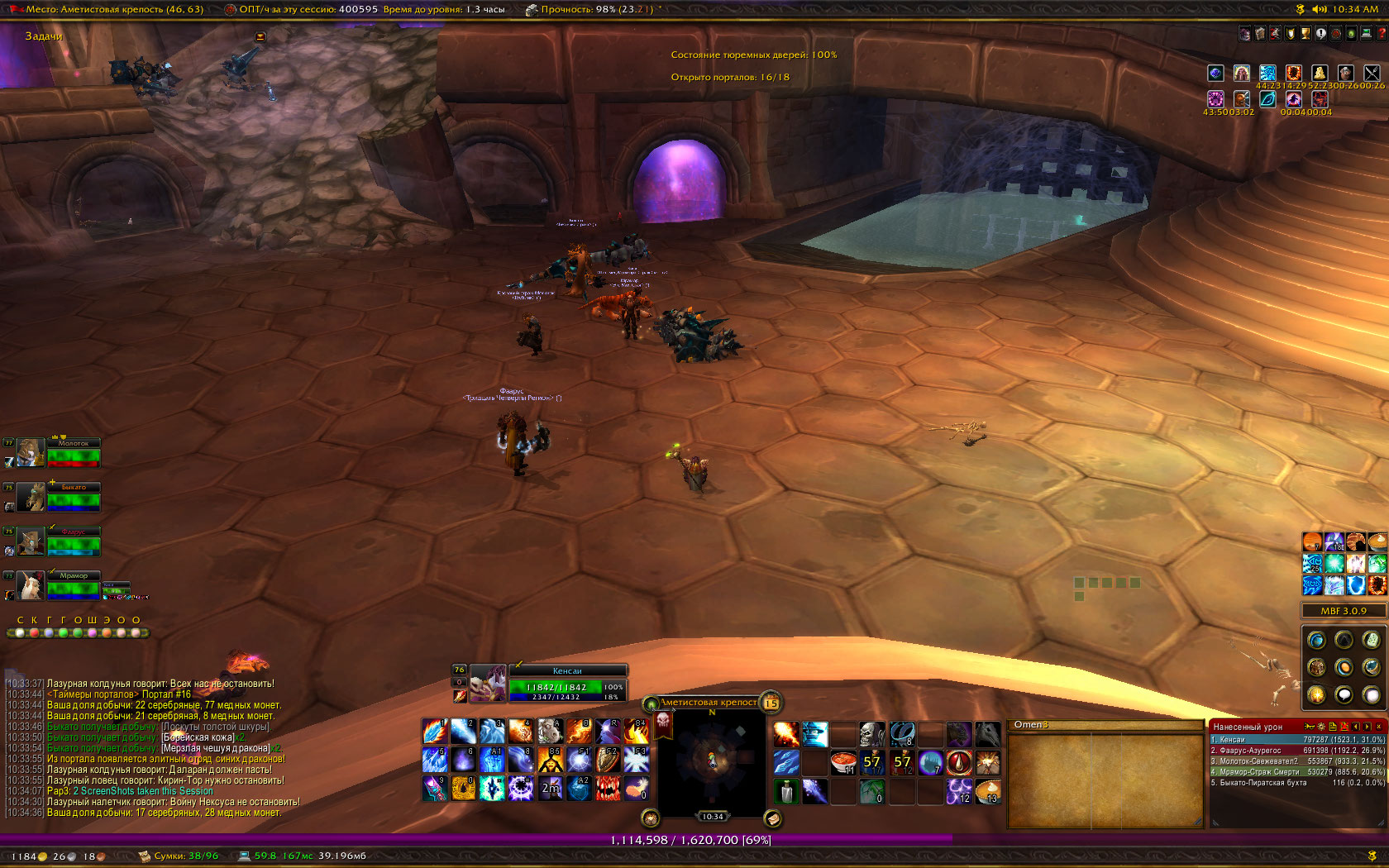Screen dimensions: 1389x868
Task: Click the Сумки 38/96 bags indicator
Action: pyautogui.click(x=179, y=856)
